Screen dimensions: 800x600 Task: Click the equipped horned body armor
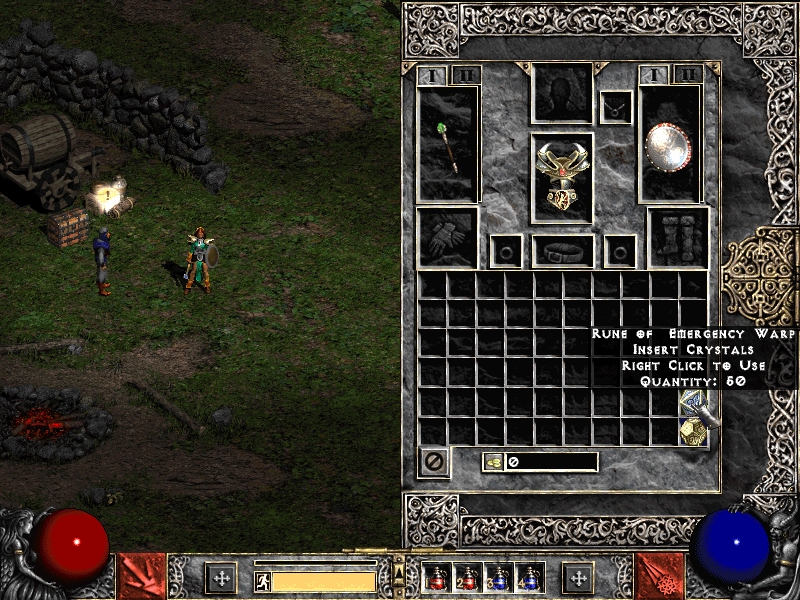pos(561,174)
